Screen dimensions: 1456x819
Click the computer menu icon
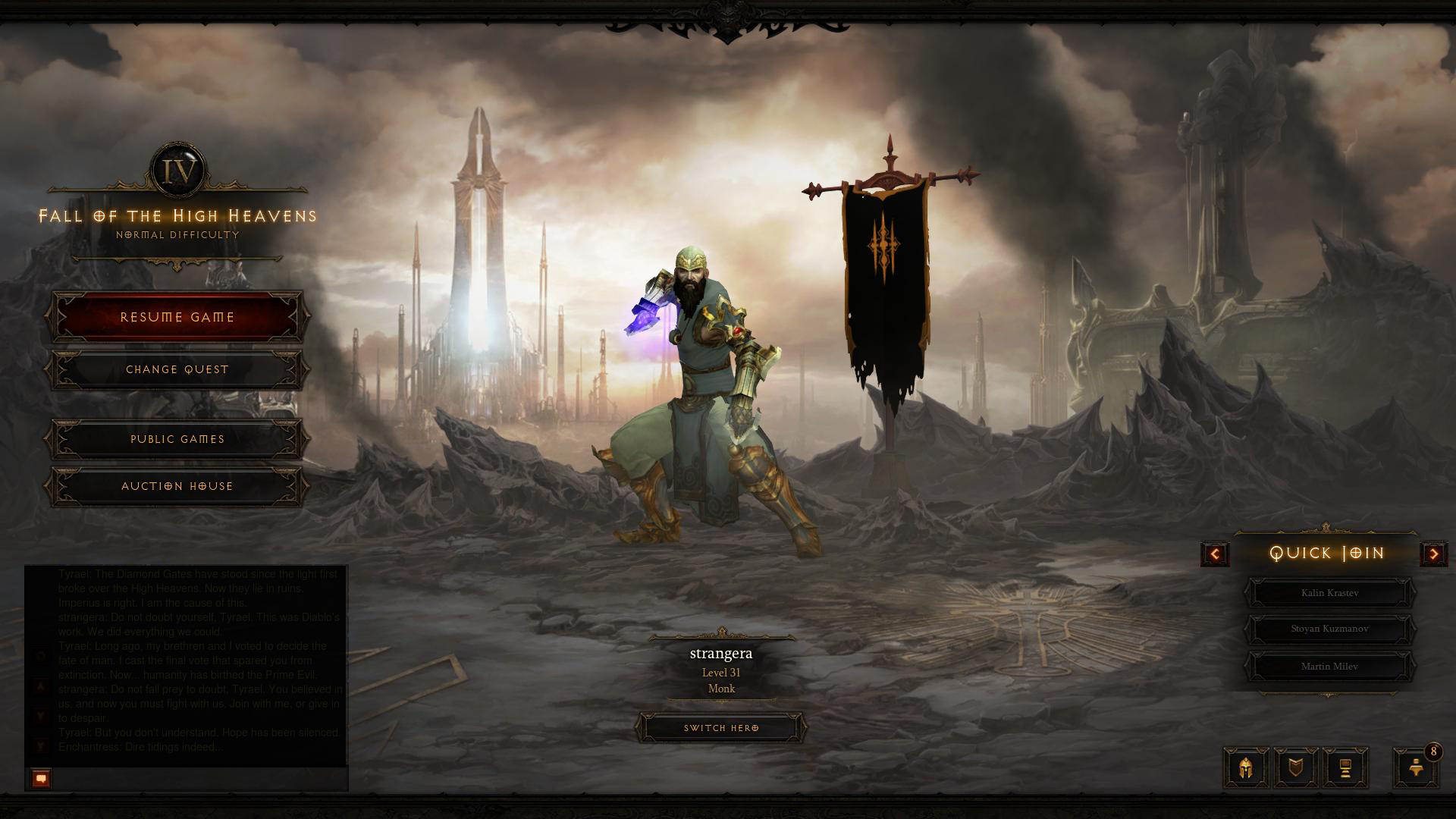pyautogui.click(x=1345, y=768)
